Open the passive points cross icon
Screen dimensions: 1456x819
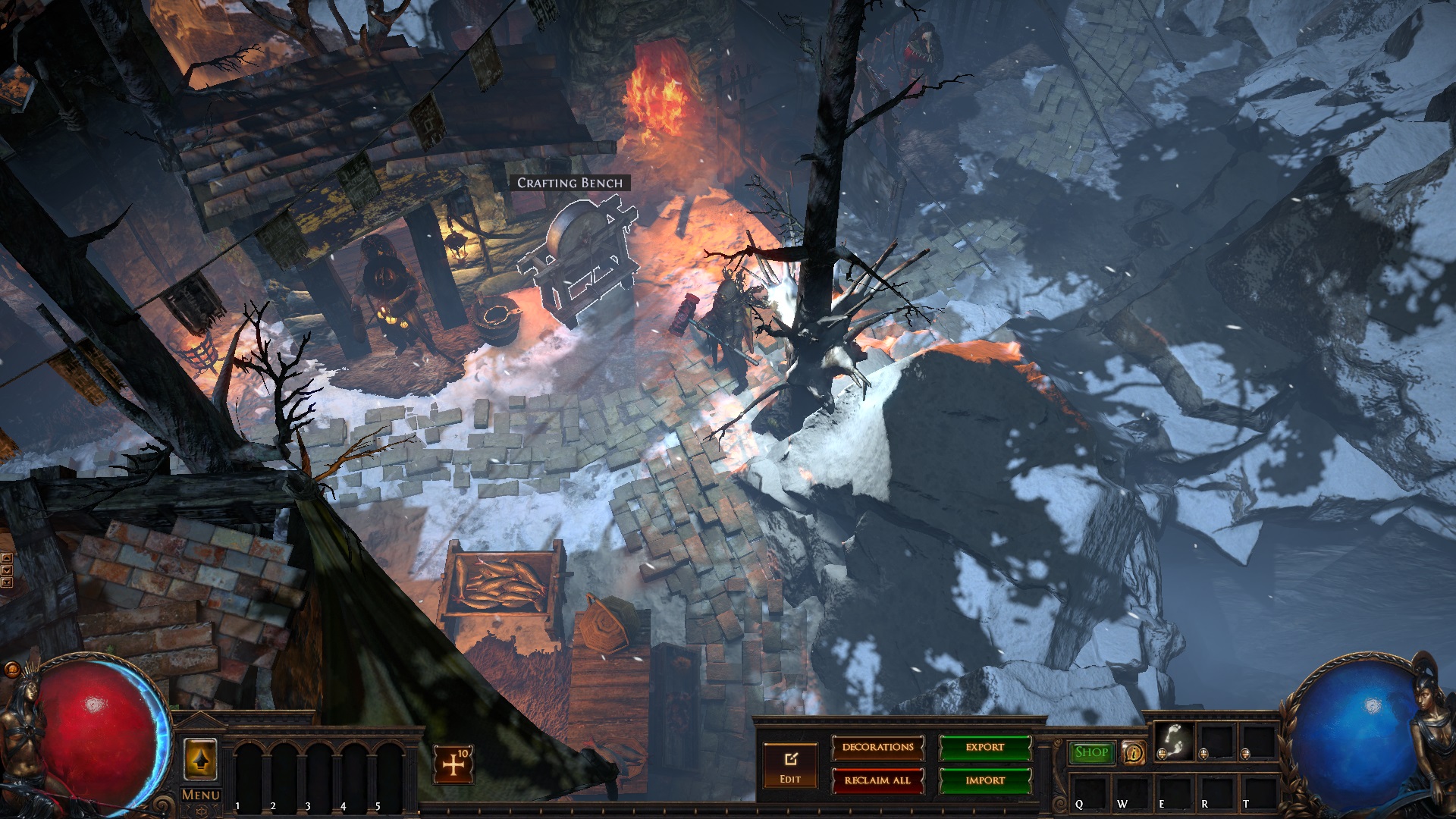[453, 764]
